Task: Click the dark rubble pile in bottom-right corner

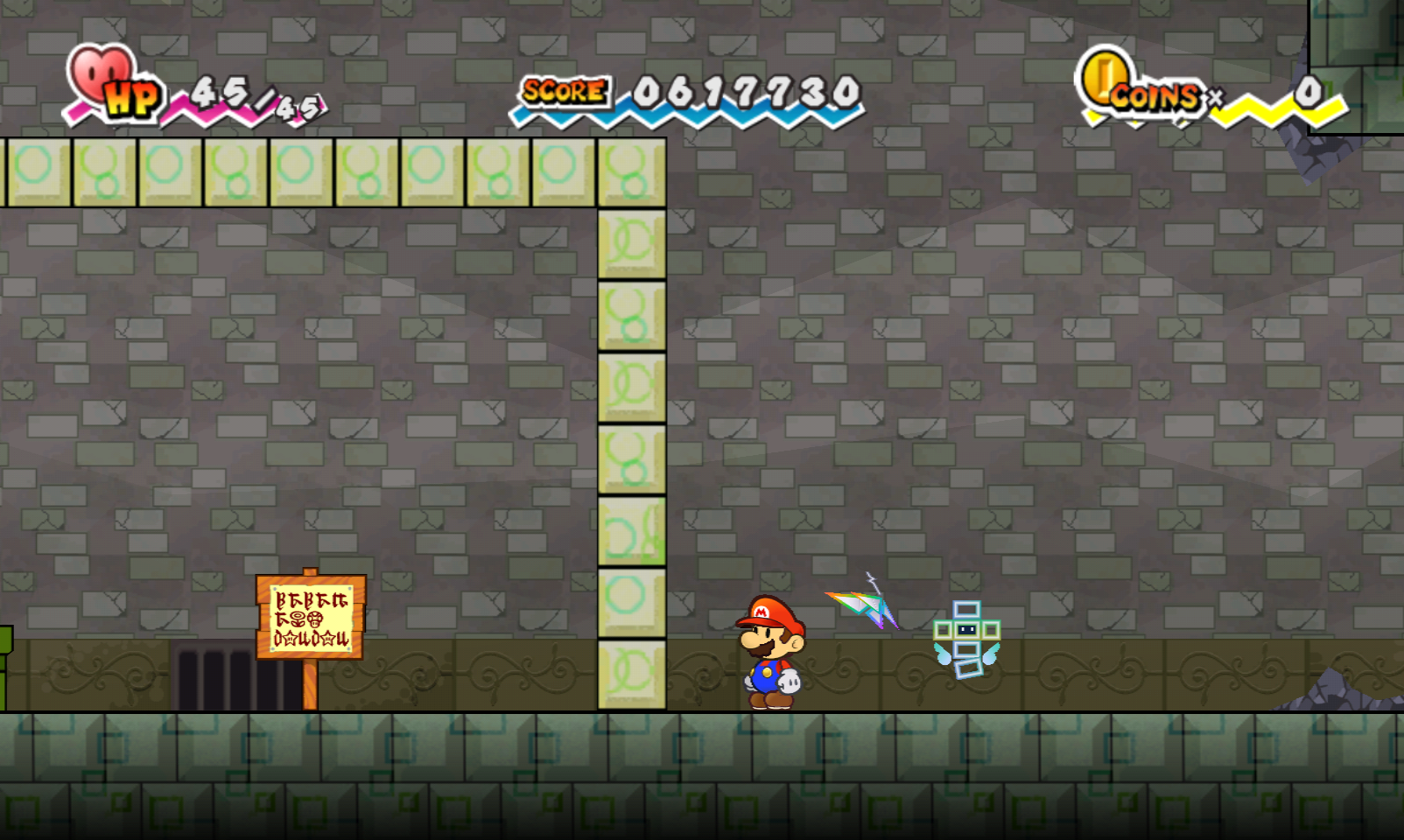Action: click(1330, 696)
